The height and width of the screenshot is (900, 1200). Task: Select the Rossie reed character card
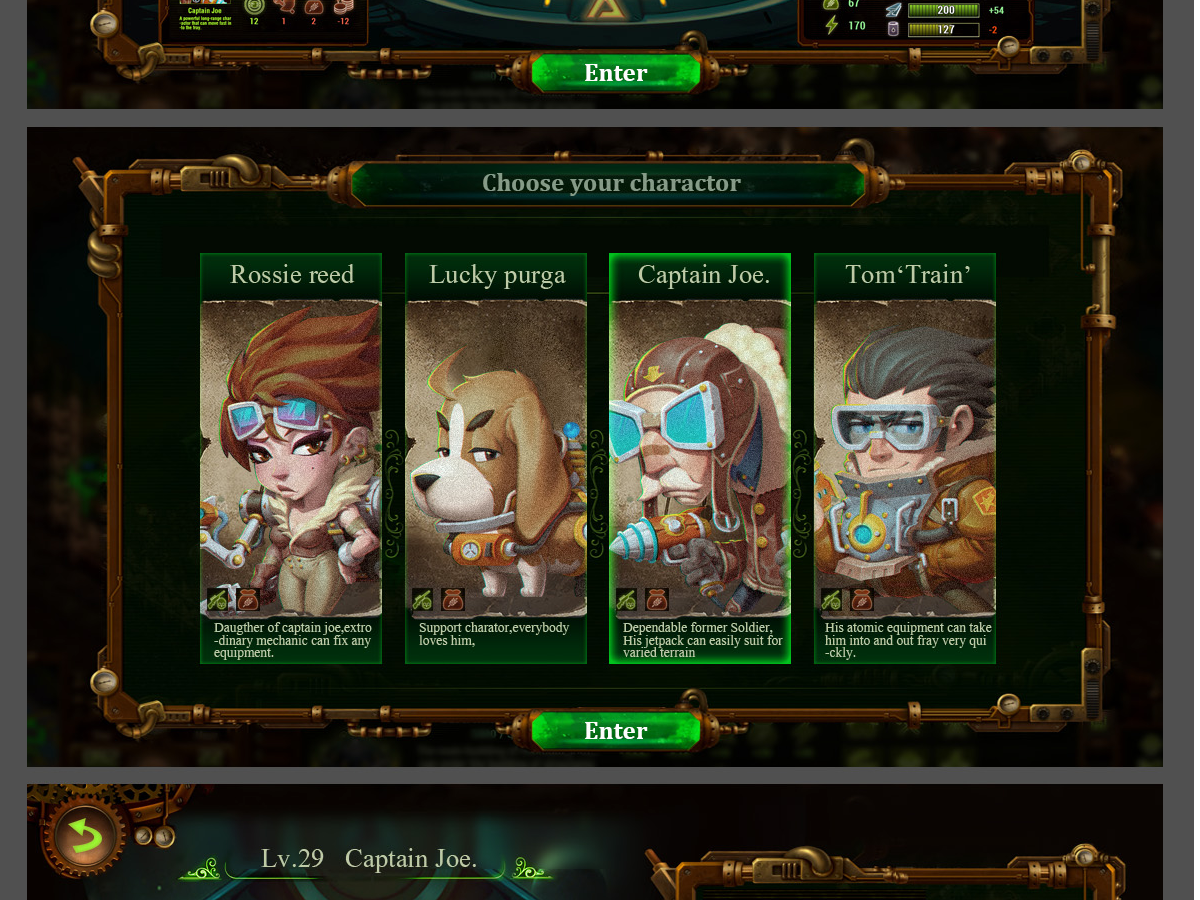pyautogui.click(x=291, y=458)
